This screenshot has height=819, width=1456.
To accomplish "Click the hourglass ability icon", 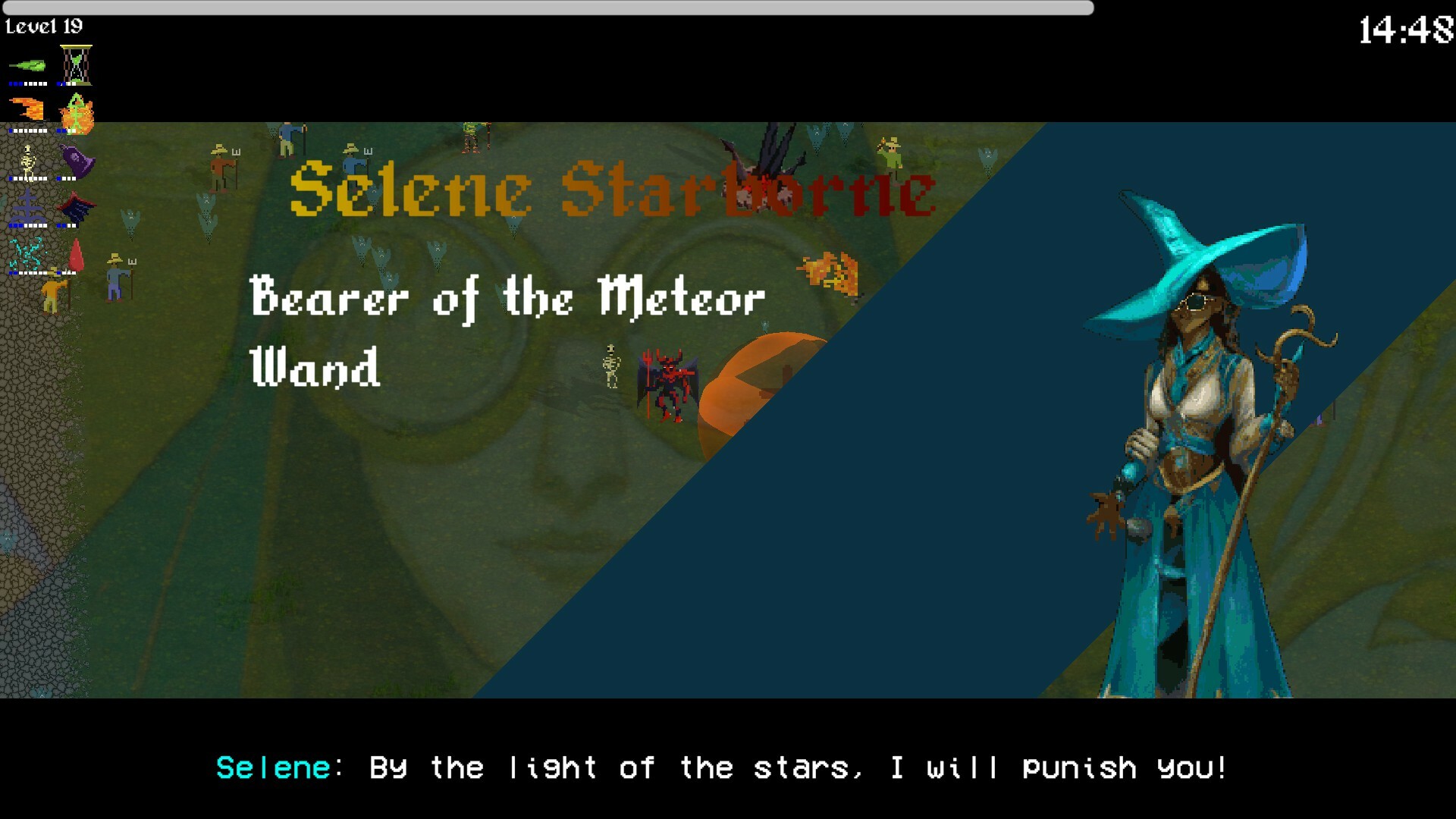I will 75,62.
